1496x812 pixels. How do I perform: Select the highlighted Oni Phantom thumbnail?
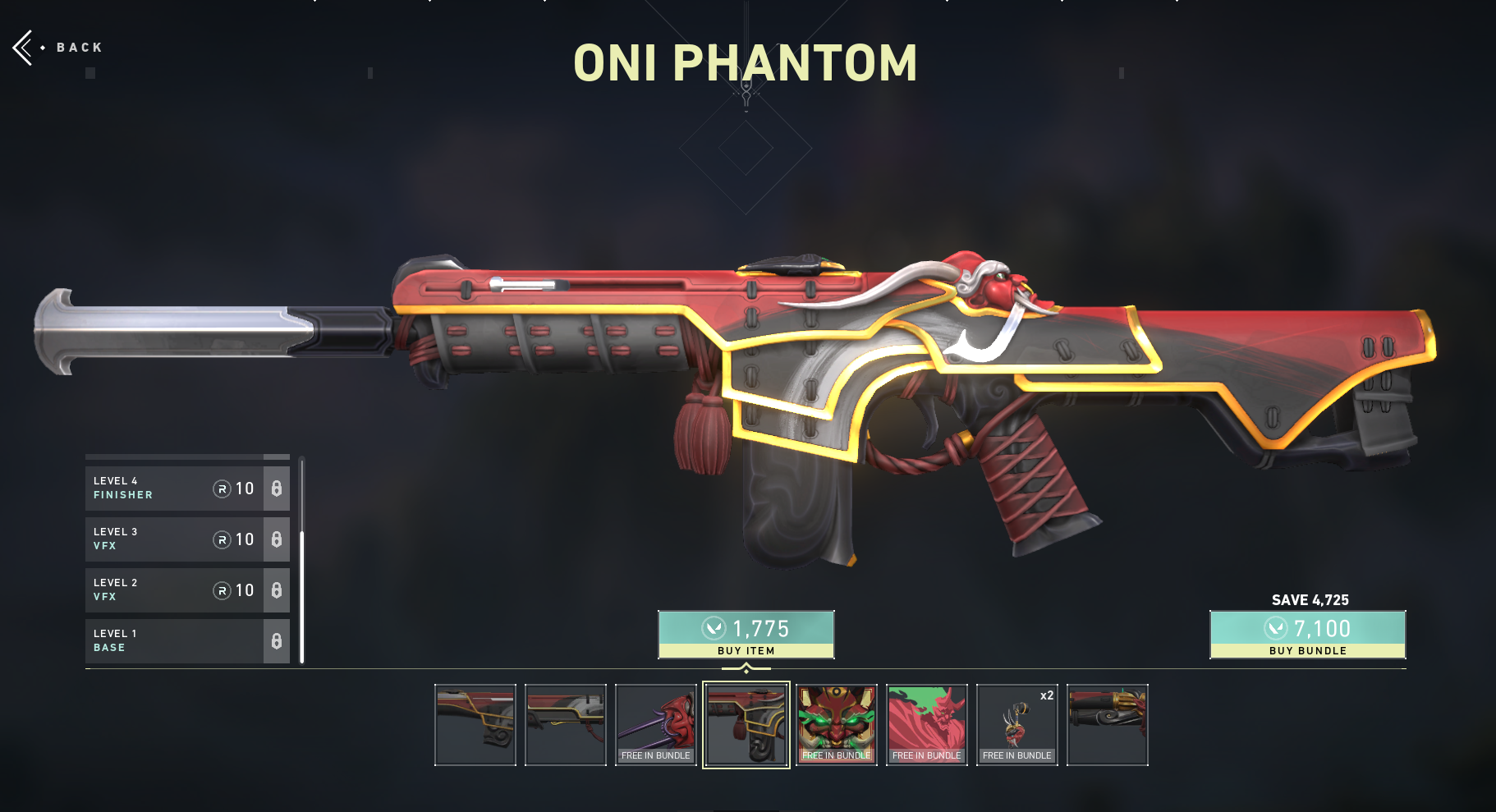click(746, 725)
